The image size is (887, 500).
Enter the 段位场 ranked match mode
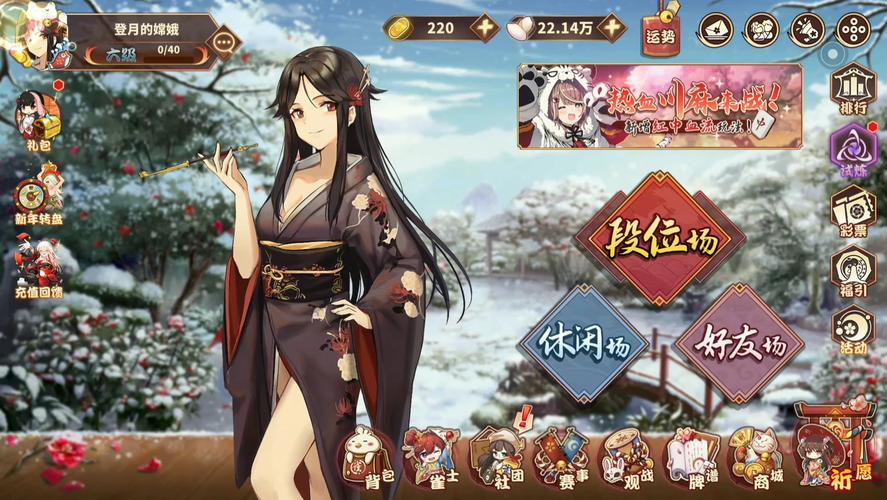(x=660, y=238)
